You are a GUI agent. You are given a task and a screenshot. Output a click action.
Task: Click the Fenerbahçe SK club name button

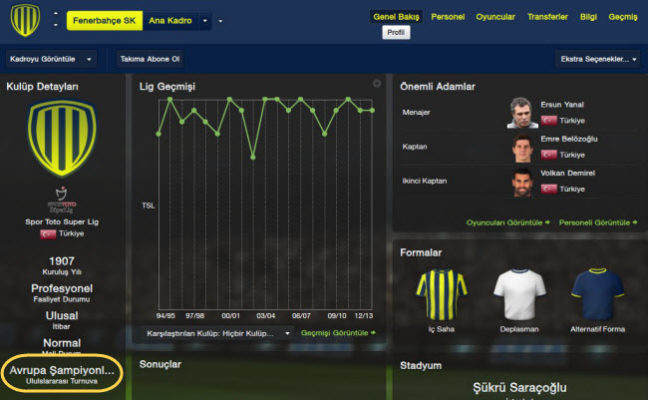coord(104,20)
